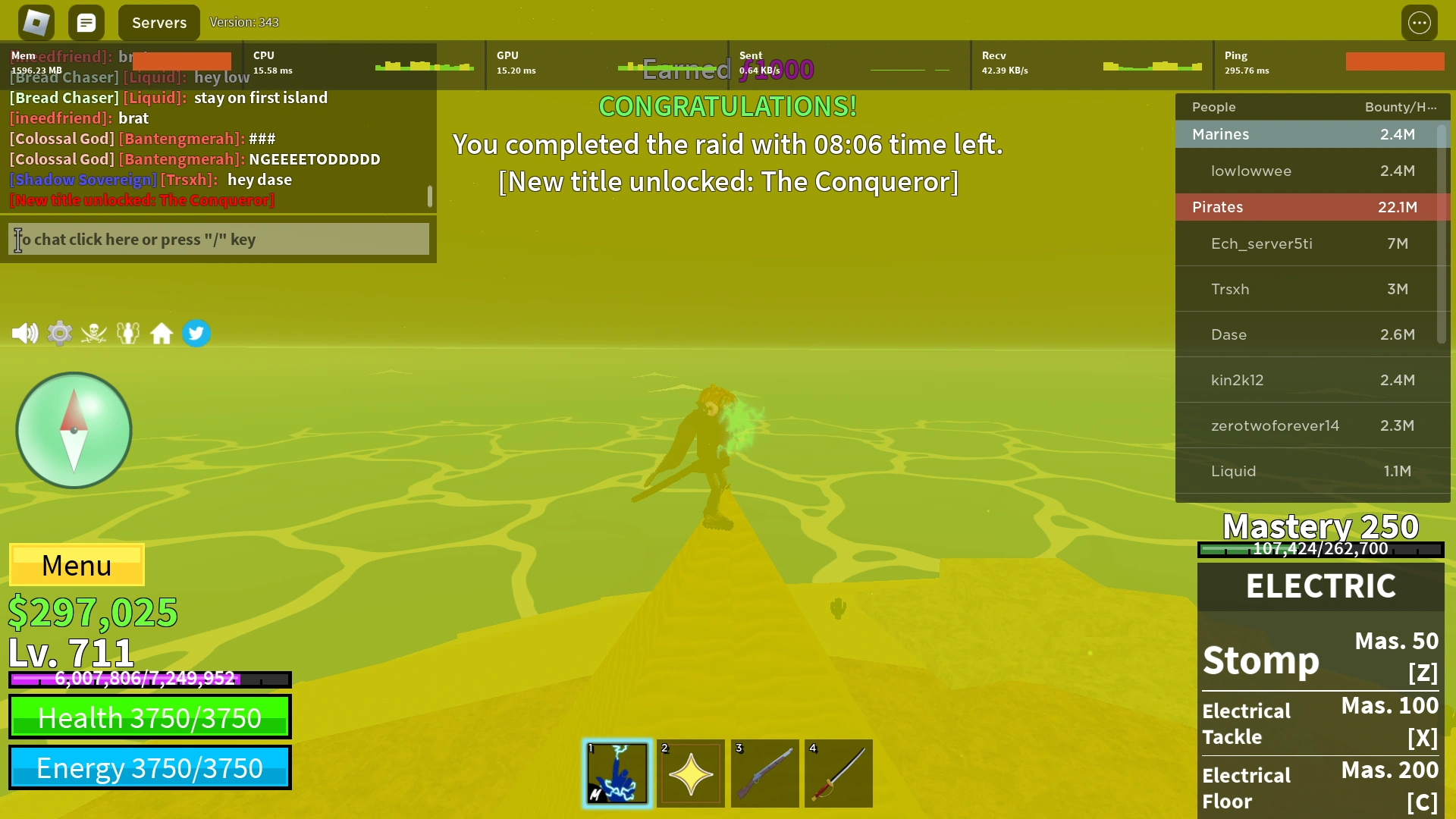Select the home teleport icon

point(162,333)
